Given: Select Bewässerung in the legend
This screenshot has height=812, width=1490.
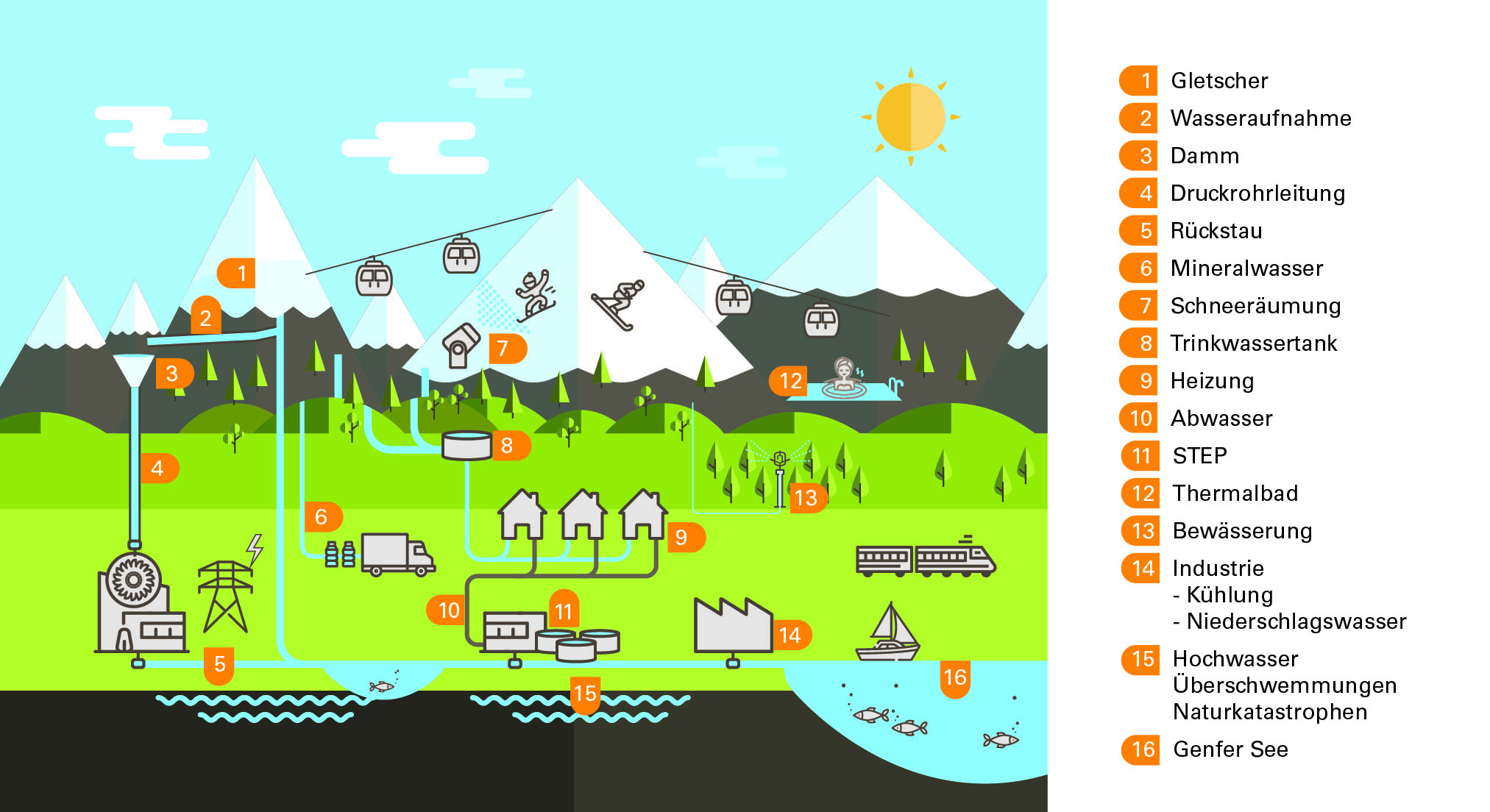Looking at the screenshot, I should point(1241,531).
